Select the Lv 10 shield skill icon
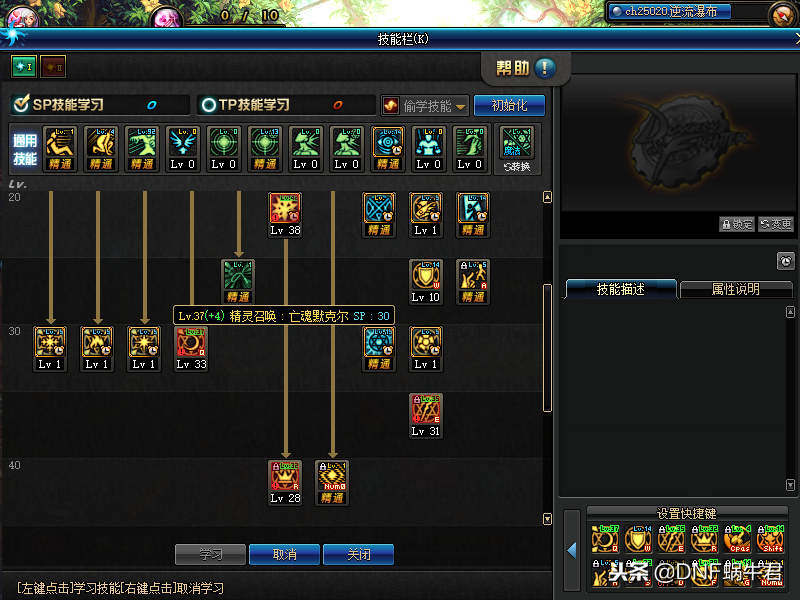Viewport: 800px width, 600px height. point(426,276)
